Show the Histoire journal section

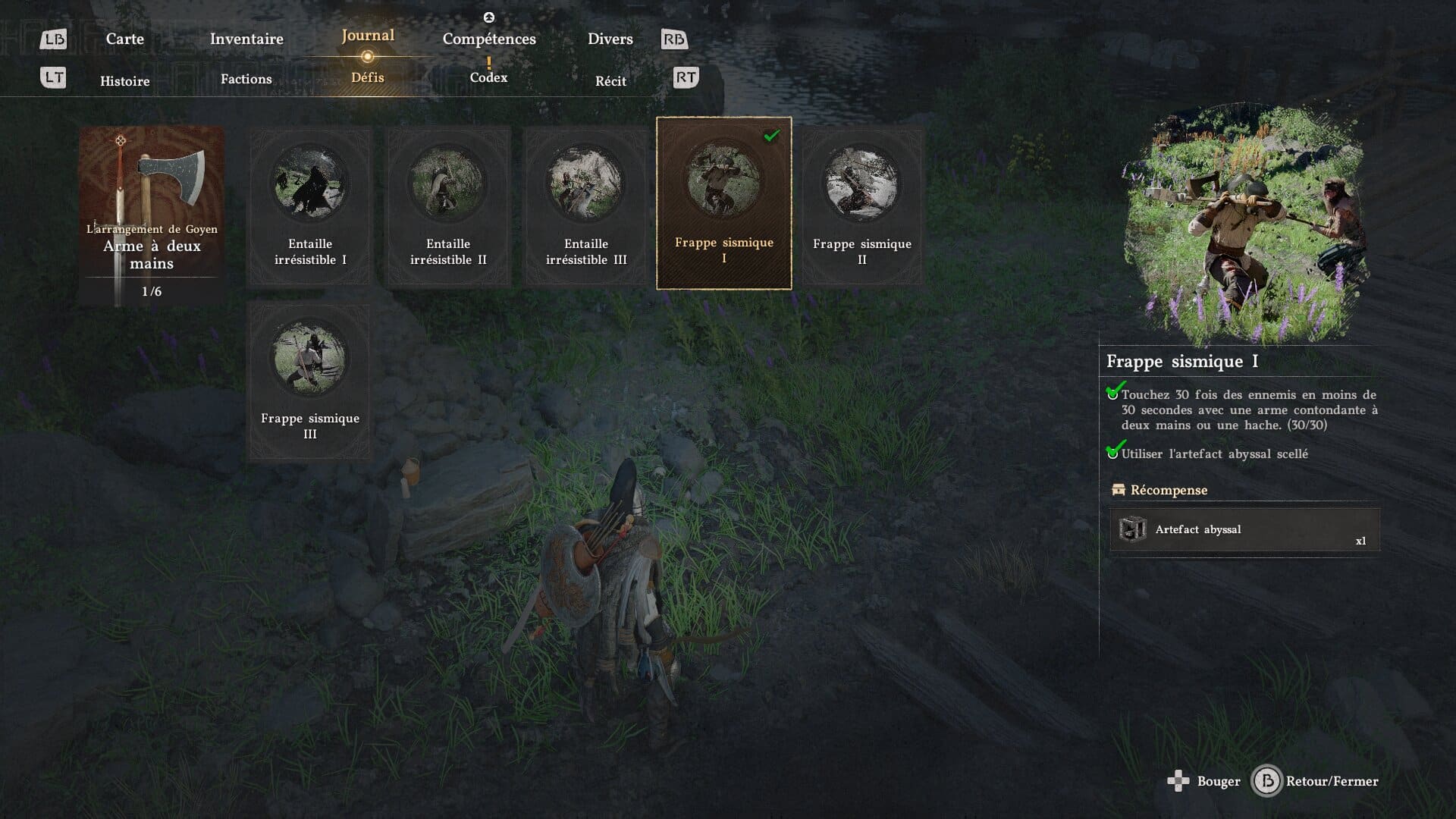tap(125, 81)
